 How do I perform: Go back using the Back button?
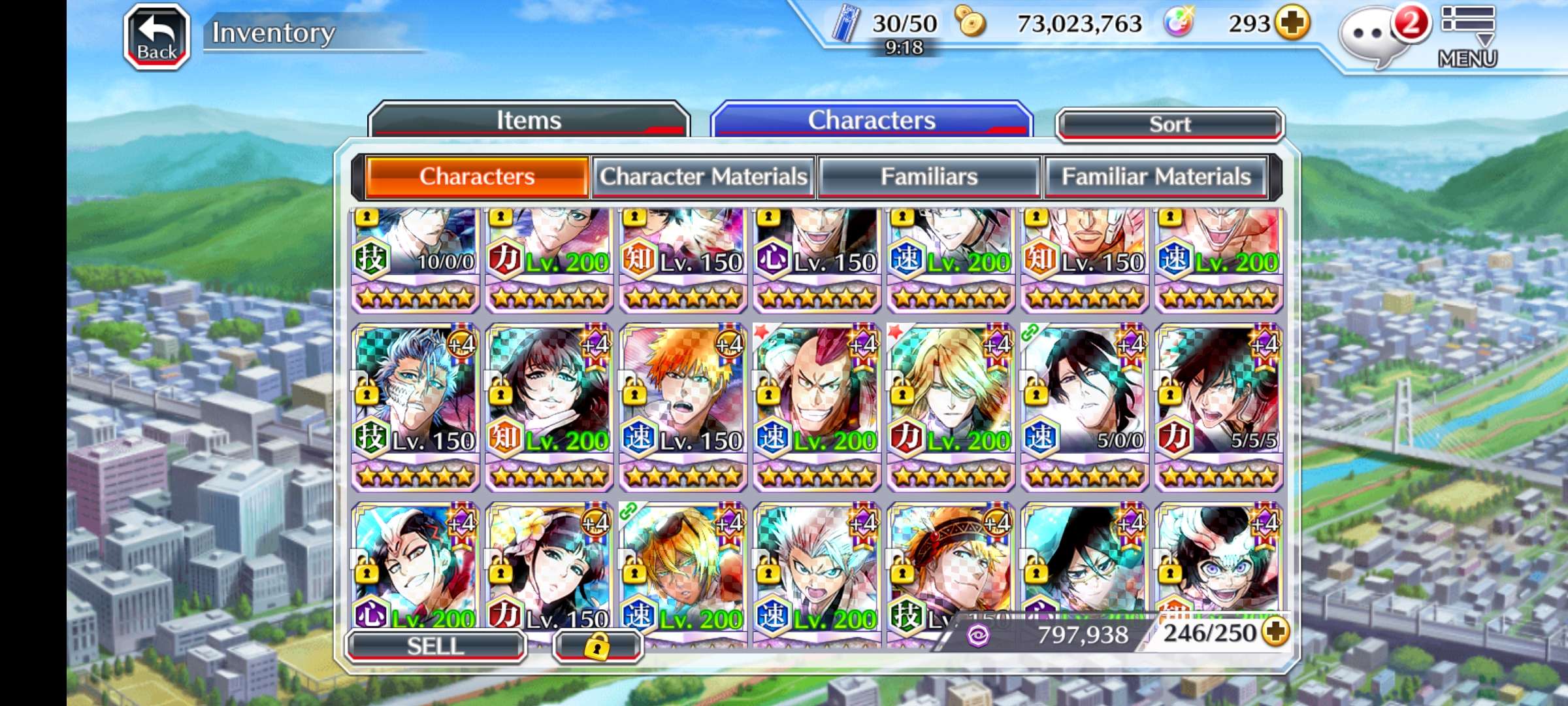pyautogui.click(x=157, y=37)
